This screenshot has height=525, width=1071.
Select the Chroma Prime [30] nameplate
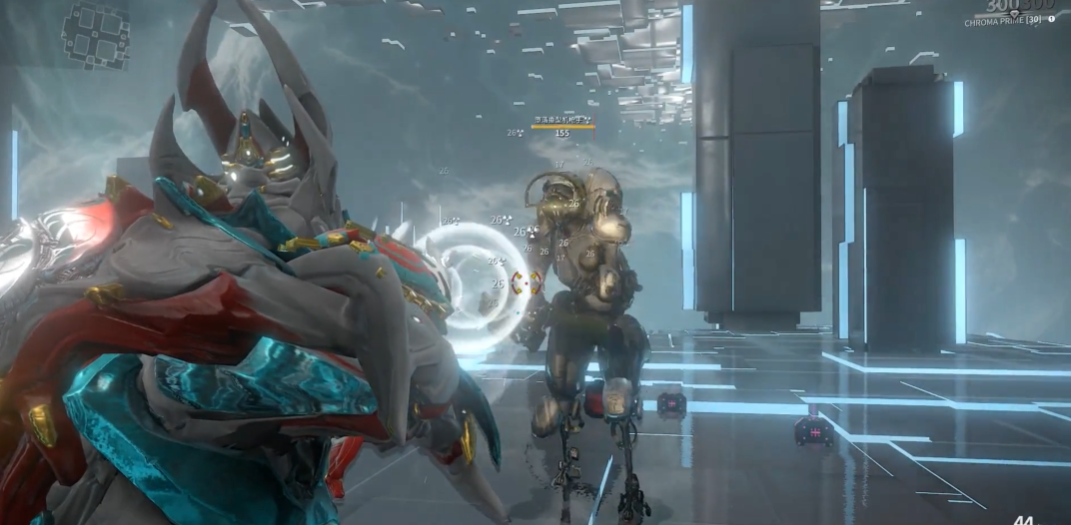(x=1003, y=21)
